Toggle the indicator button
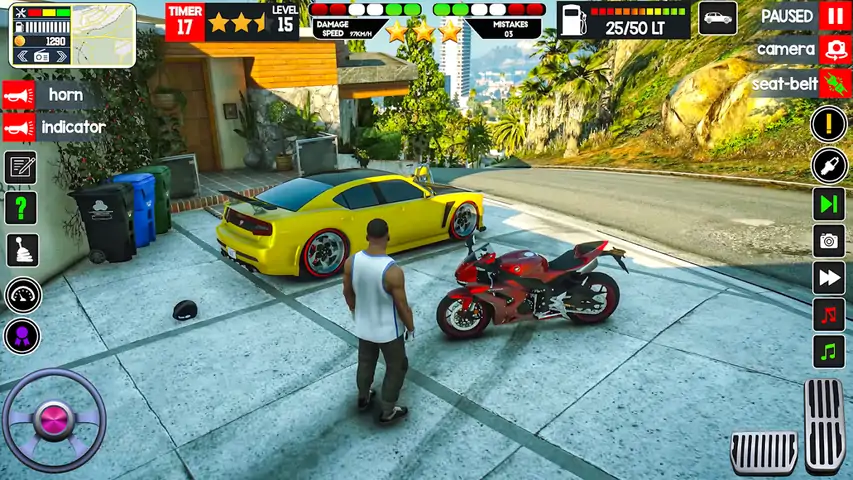 (19, 128)
